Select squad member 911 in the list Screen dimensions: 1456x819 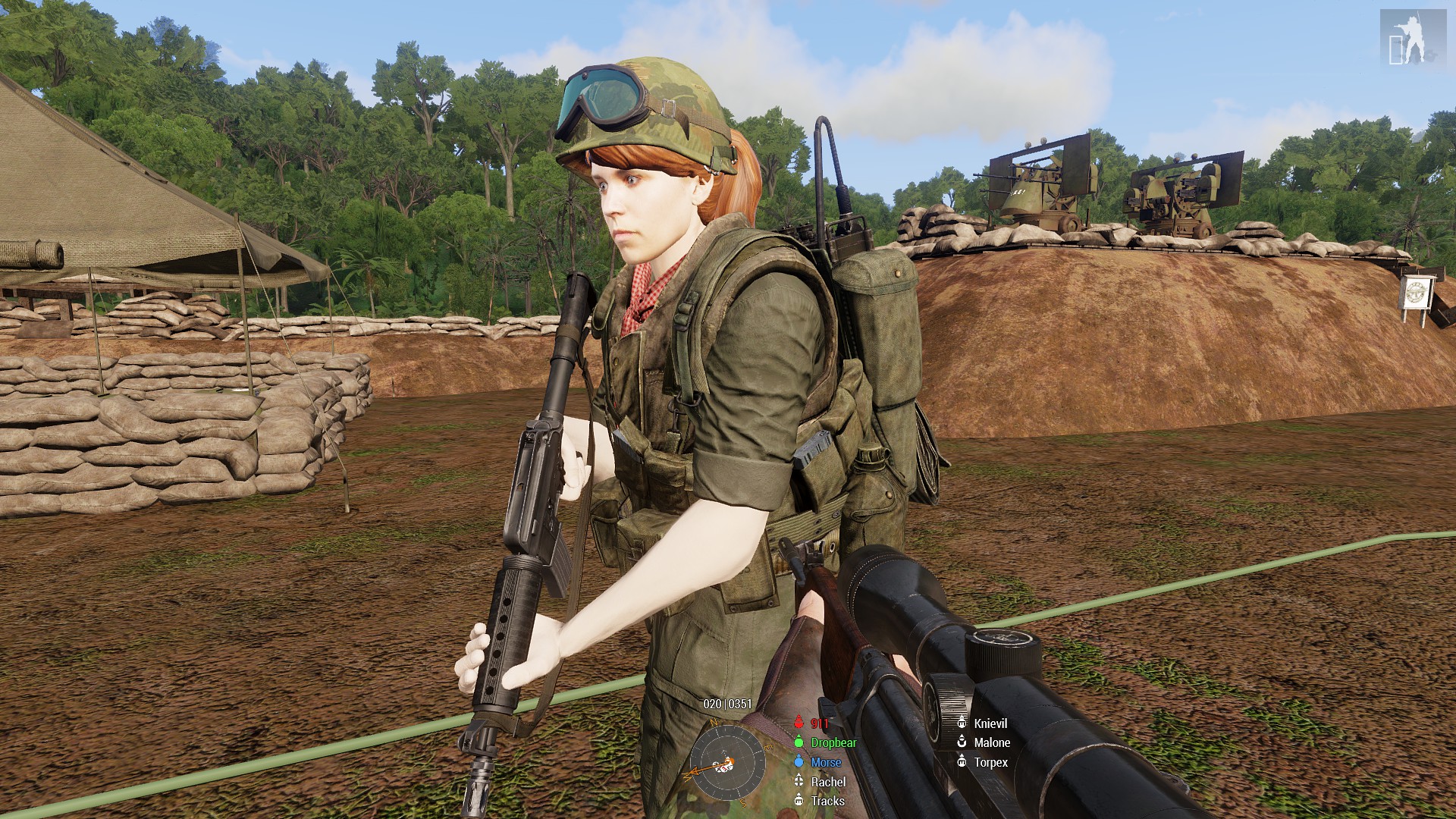coord(819,723)
